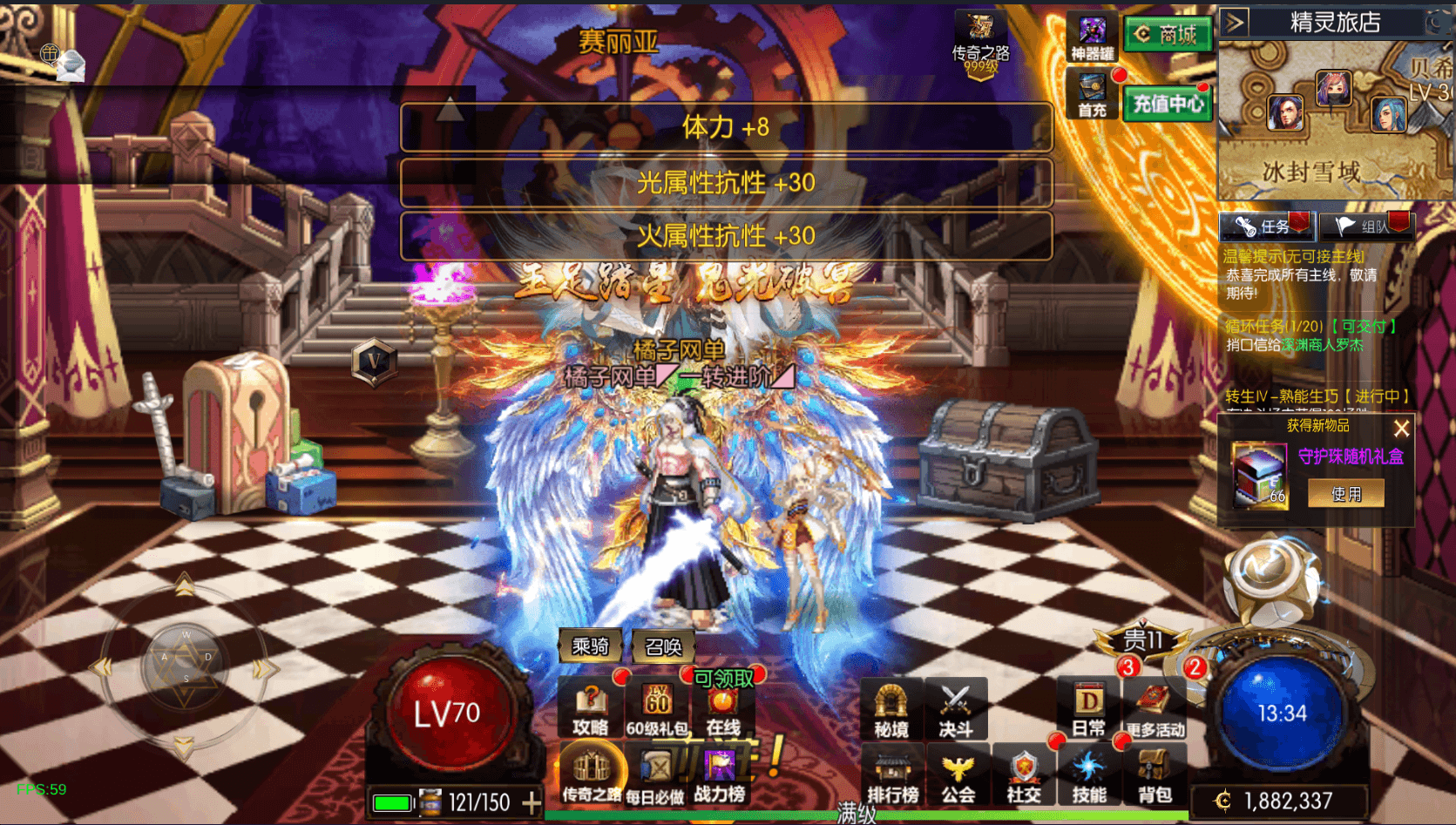Viewport: 1456px width, 825px height.
Task: Open the 技能 skills menu
Action: tap(1089, 775)
